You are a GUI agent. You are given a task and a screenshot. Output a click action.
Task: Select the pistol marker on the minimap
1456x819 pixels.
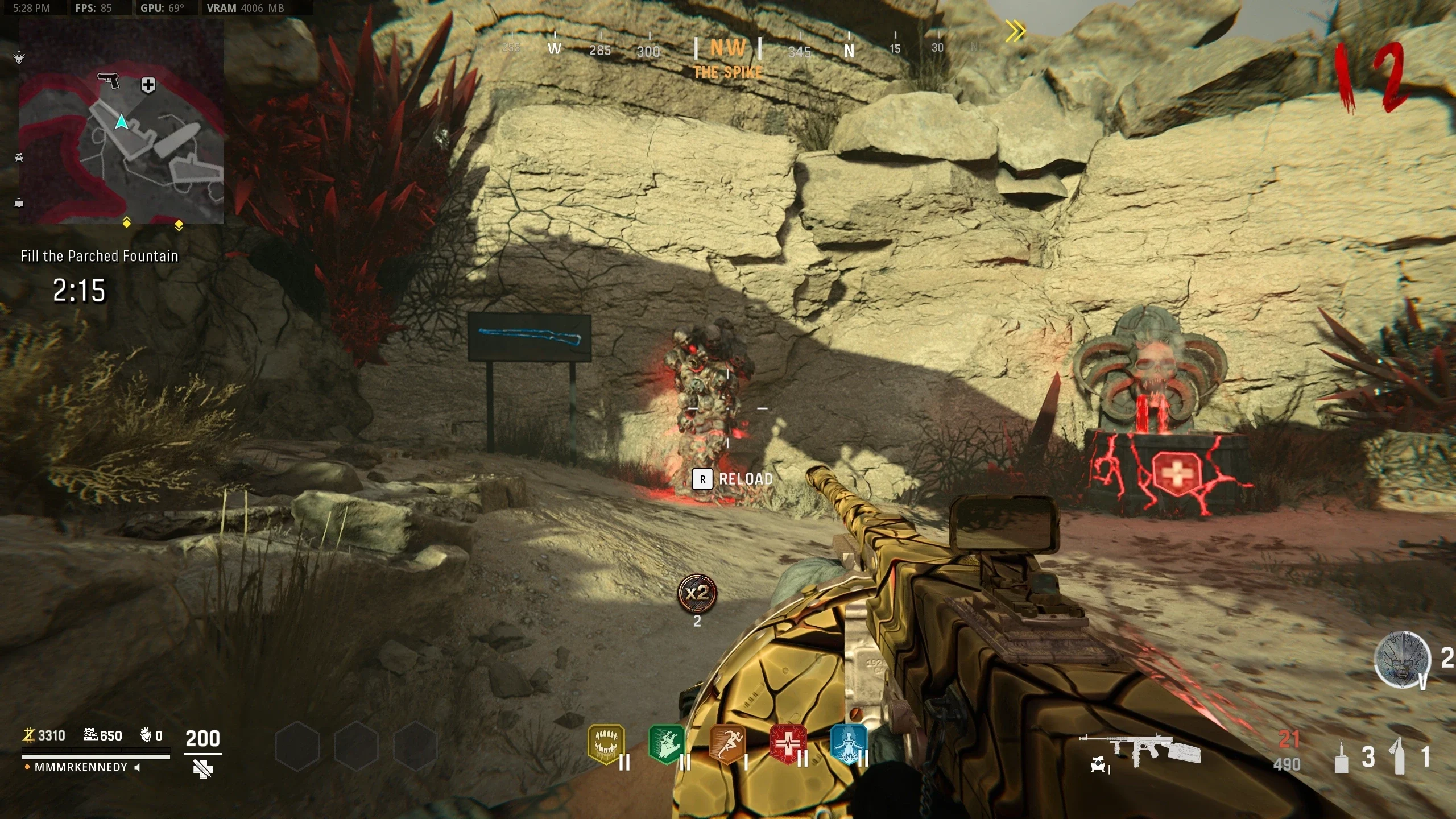[109, 80]
